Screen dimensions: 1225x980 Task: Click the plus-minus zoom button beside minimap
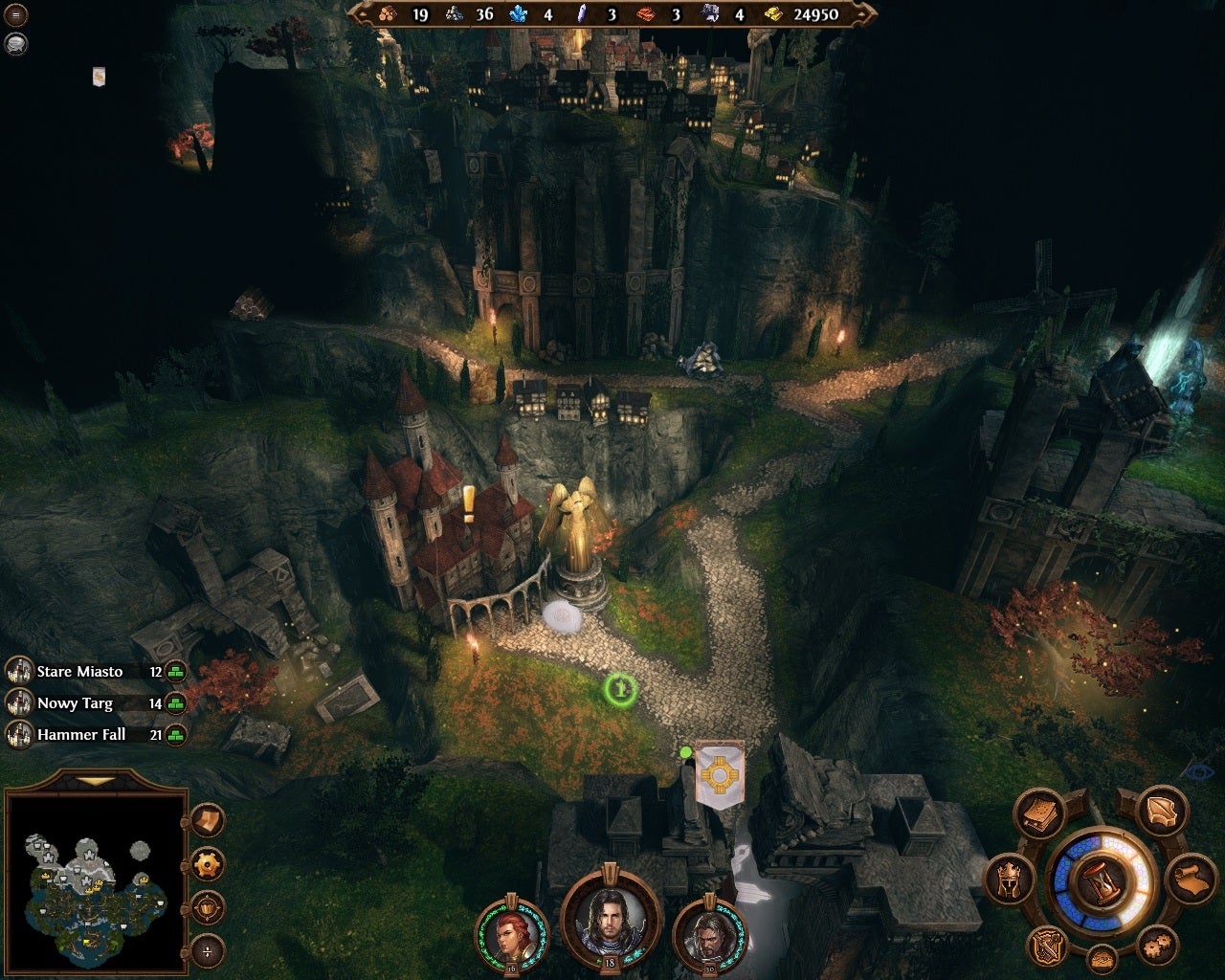208,951
